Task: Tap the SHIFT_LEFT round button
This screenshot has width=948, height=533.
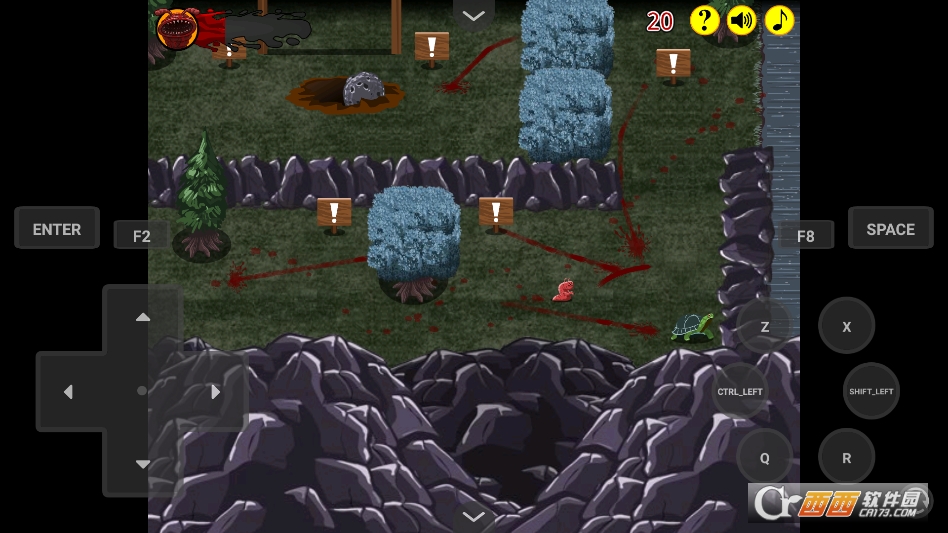Action: [871, 391]
